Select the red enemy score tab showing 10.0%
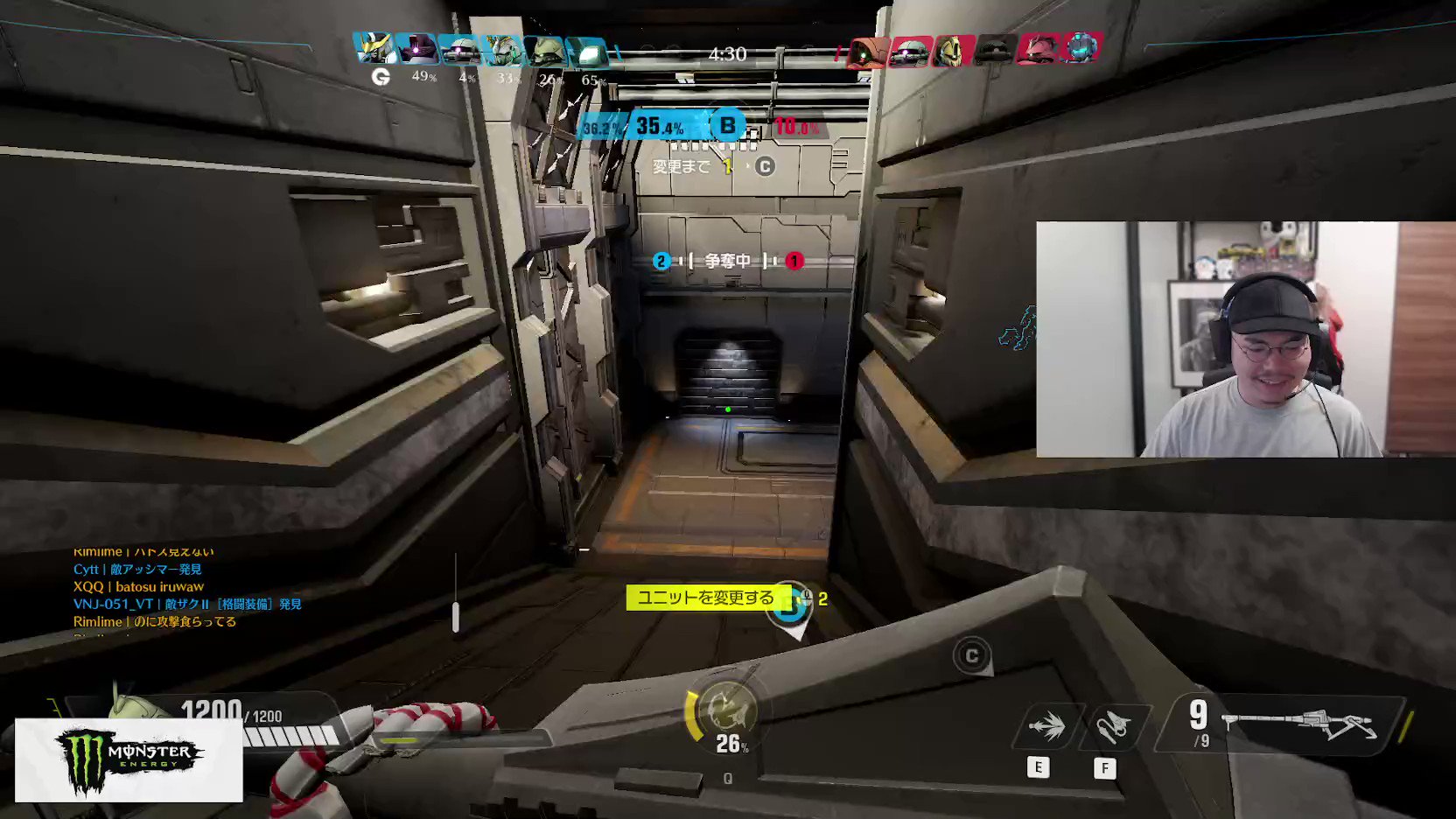This screenshot has height=819, width=1456. tap(794, 123)
